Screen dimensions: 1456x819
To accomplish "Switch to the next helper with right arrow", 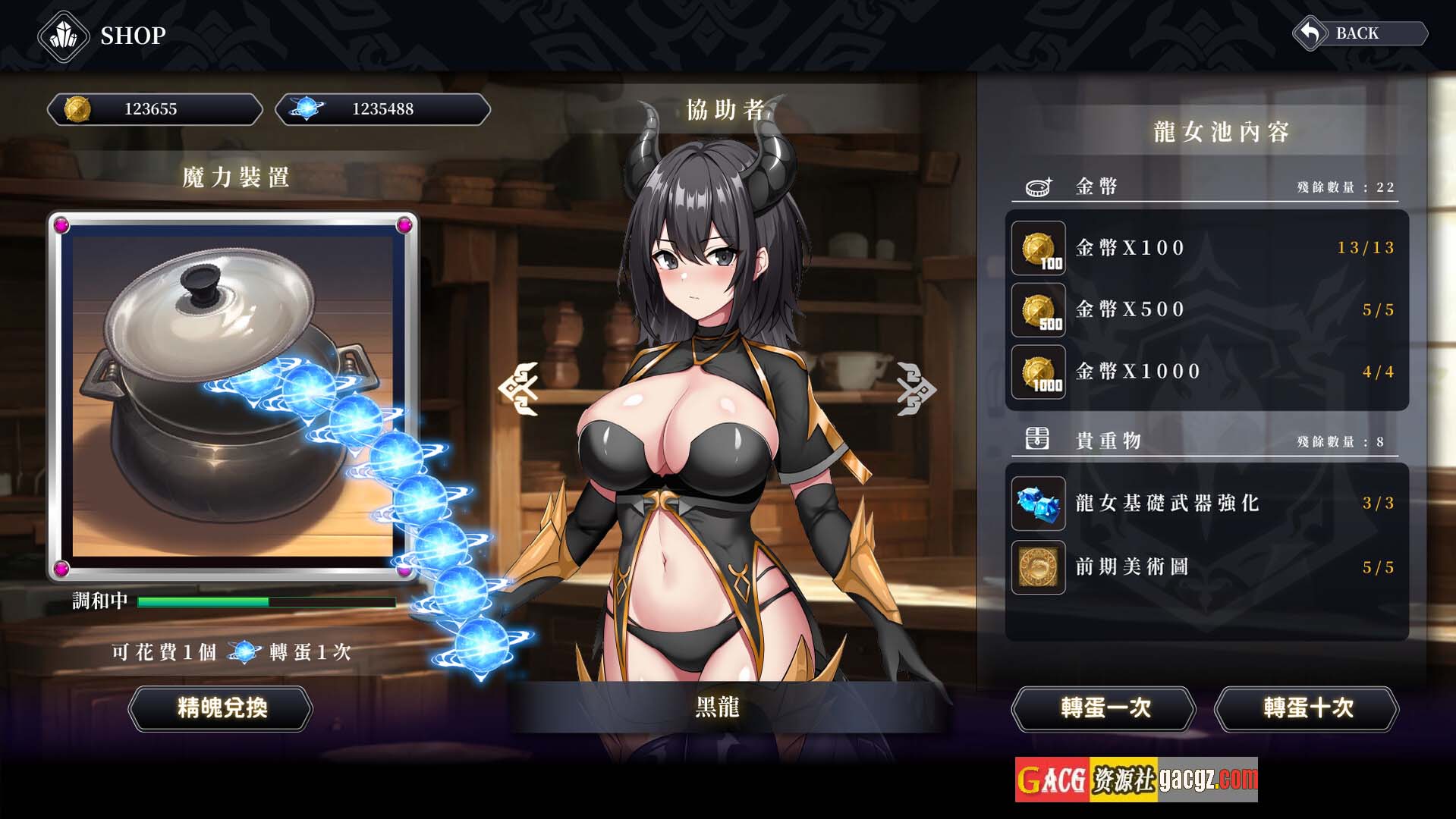I will (916, 388).
